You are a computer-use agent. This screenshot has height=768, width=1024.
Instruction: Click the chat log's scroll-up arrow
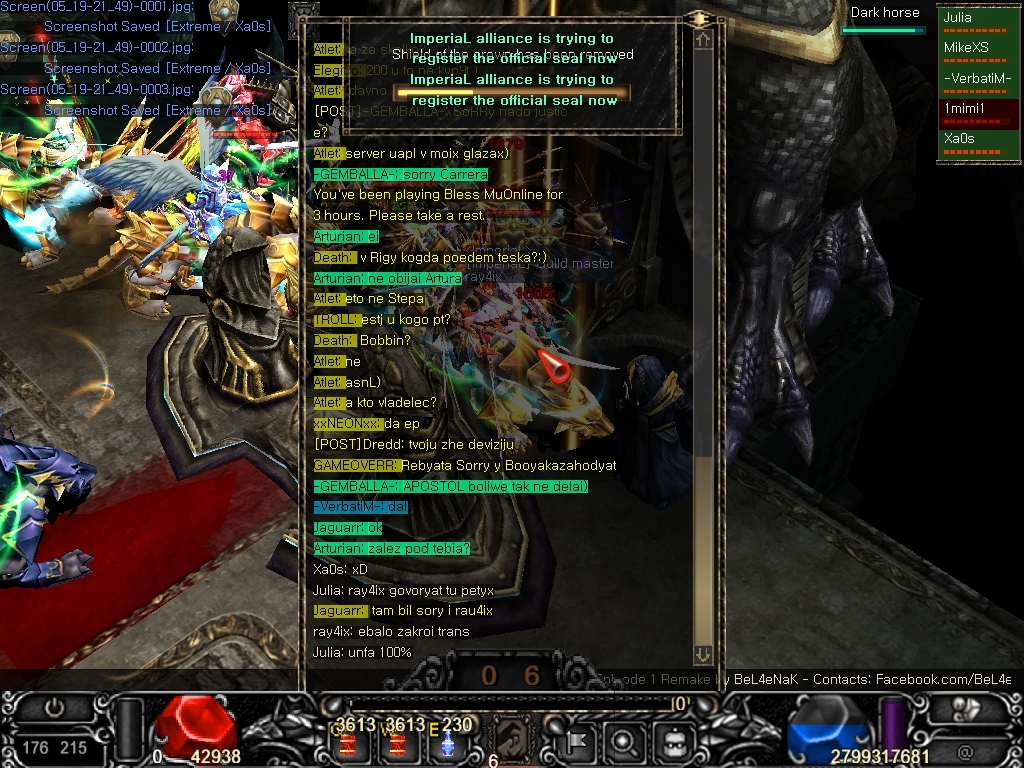pos(703,40)
